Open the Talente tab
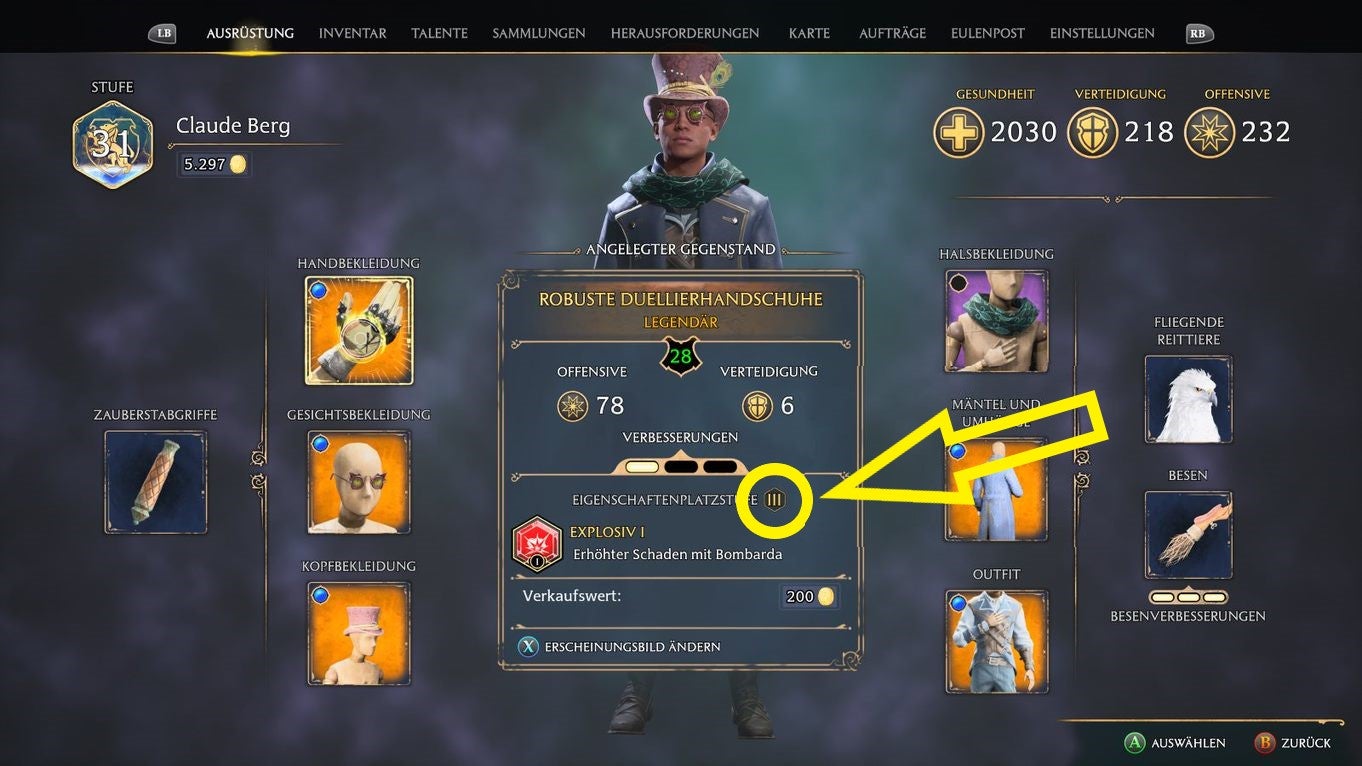1362x766 pixels. click(439, 32)
